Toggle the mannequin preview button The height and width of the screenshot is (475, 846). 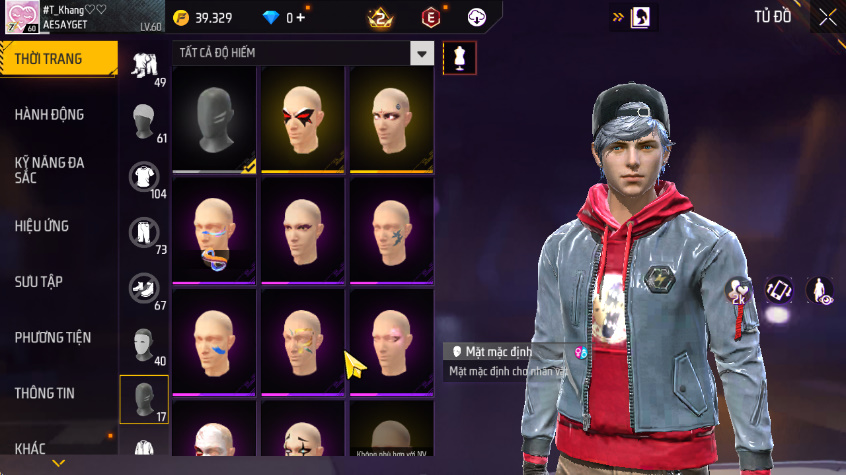pos(460,57)
